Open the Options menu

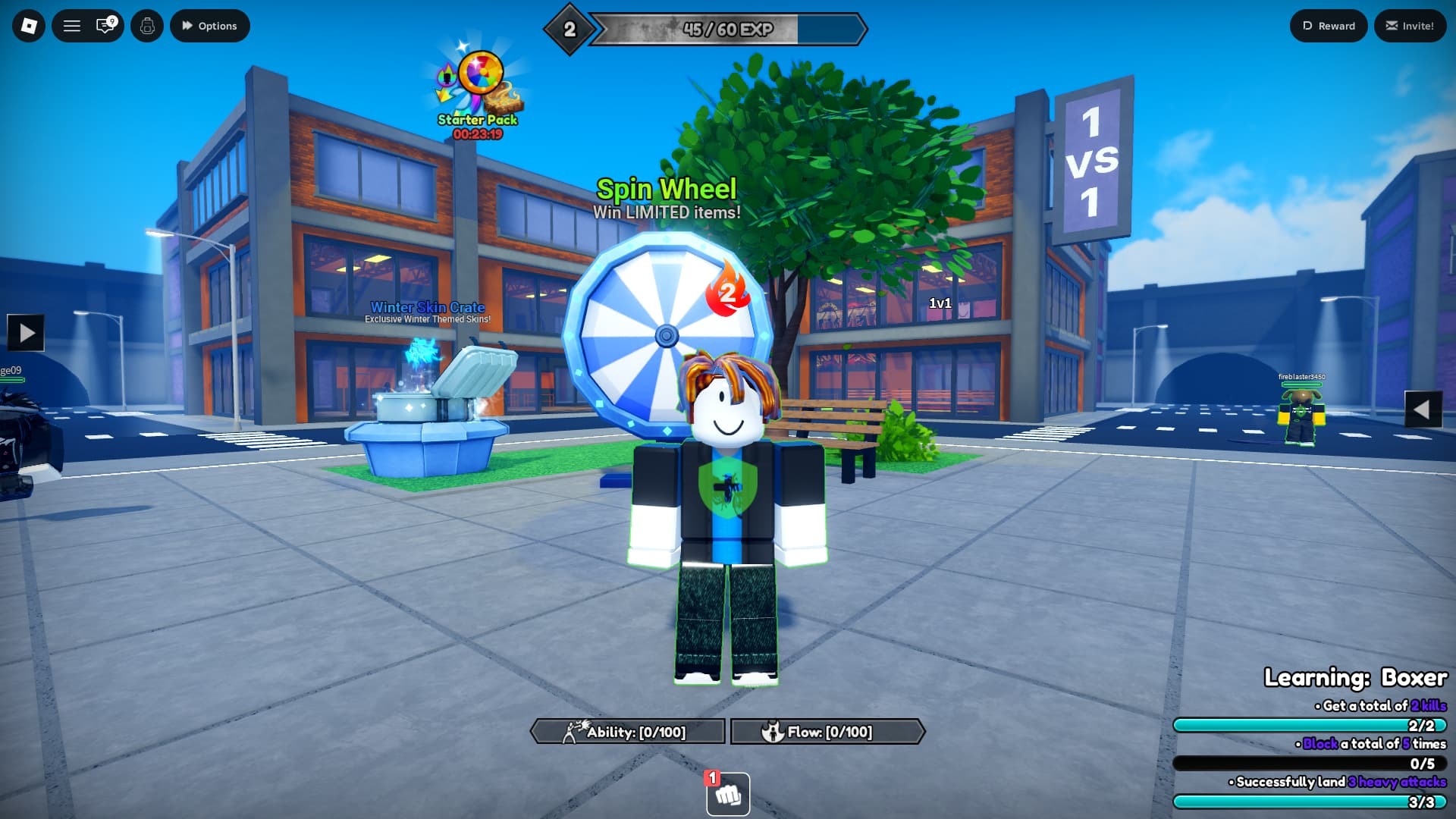click(209, 25)
